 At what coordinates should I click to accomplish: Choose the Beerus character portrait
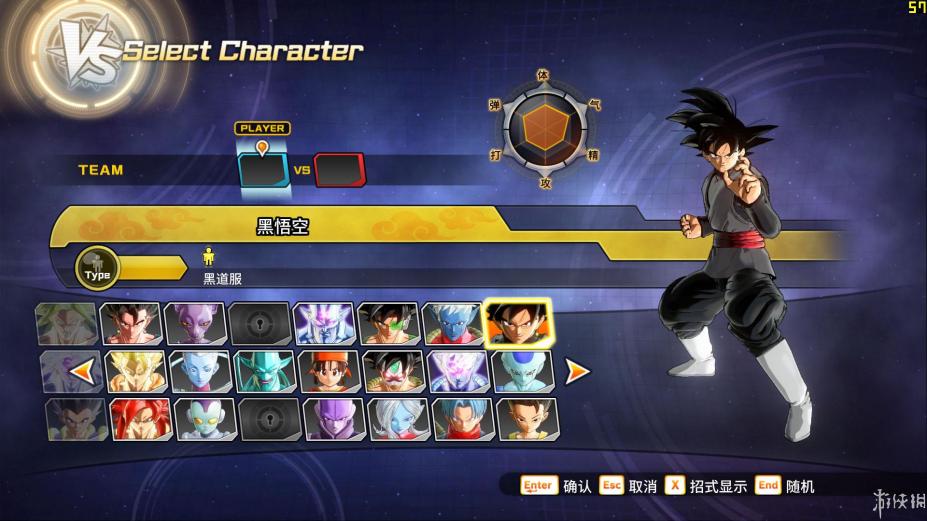tap(194, 324)
